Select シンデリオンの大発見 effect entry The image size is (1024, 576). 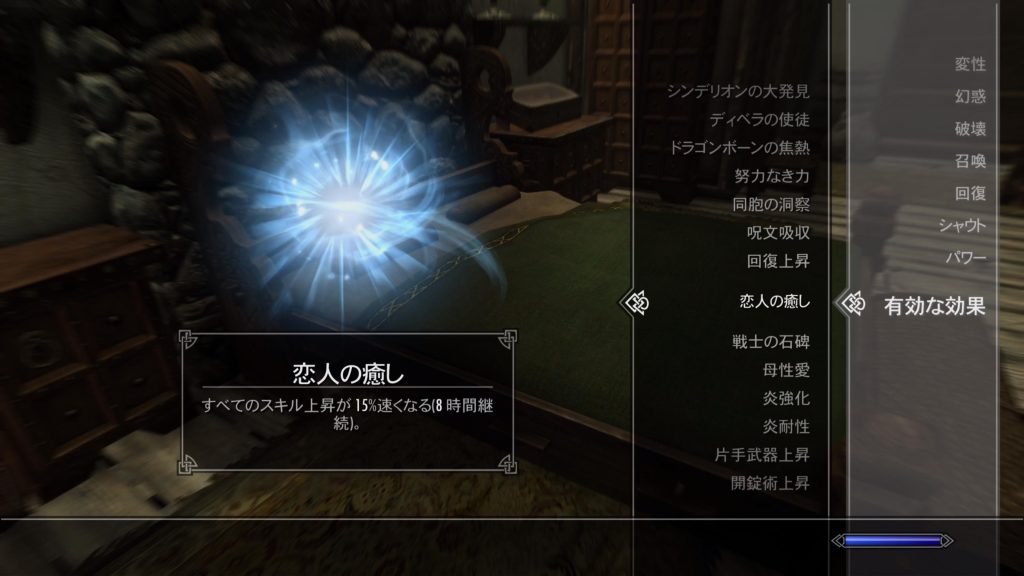[x=738, y=92]
